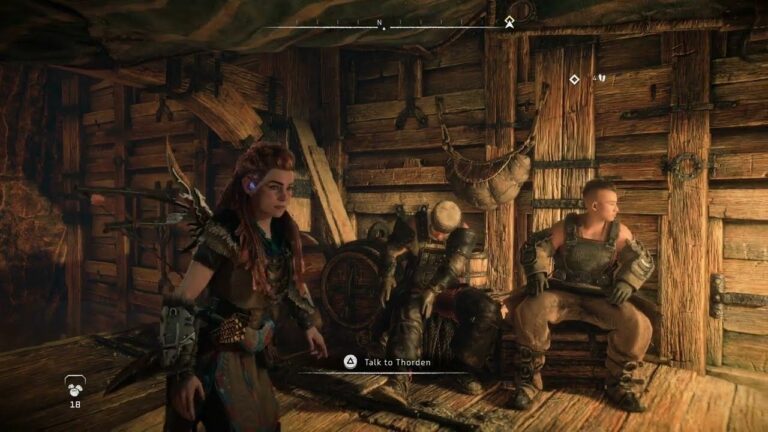This screenshot has width=768, height=432.
Task: Click the diamond waypoint marker
Action: pyautogui.click(x=574, y=79)
